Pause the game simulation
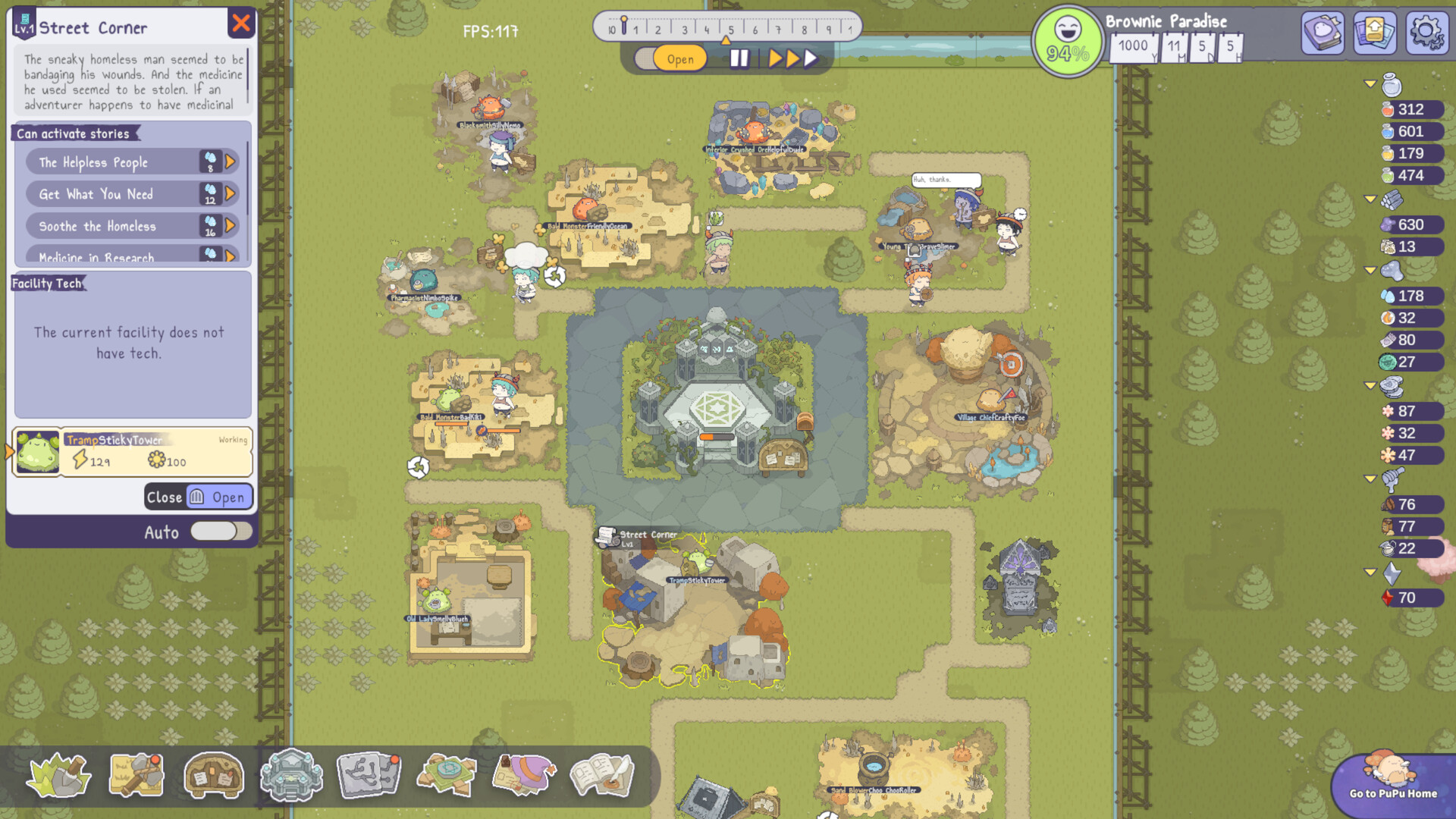Viewport: 1456px width, 819px height. 739,57
